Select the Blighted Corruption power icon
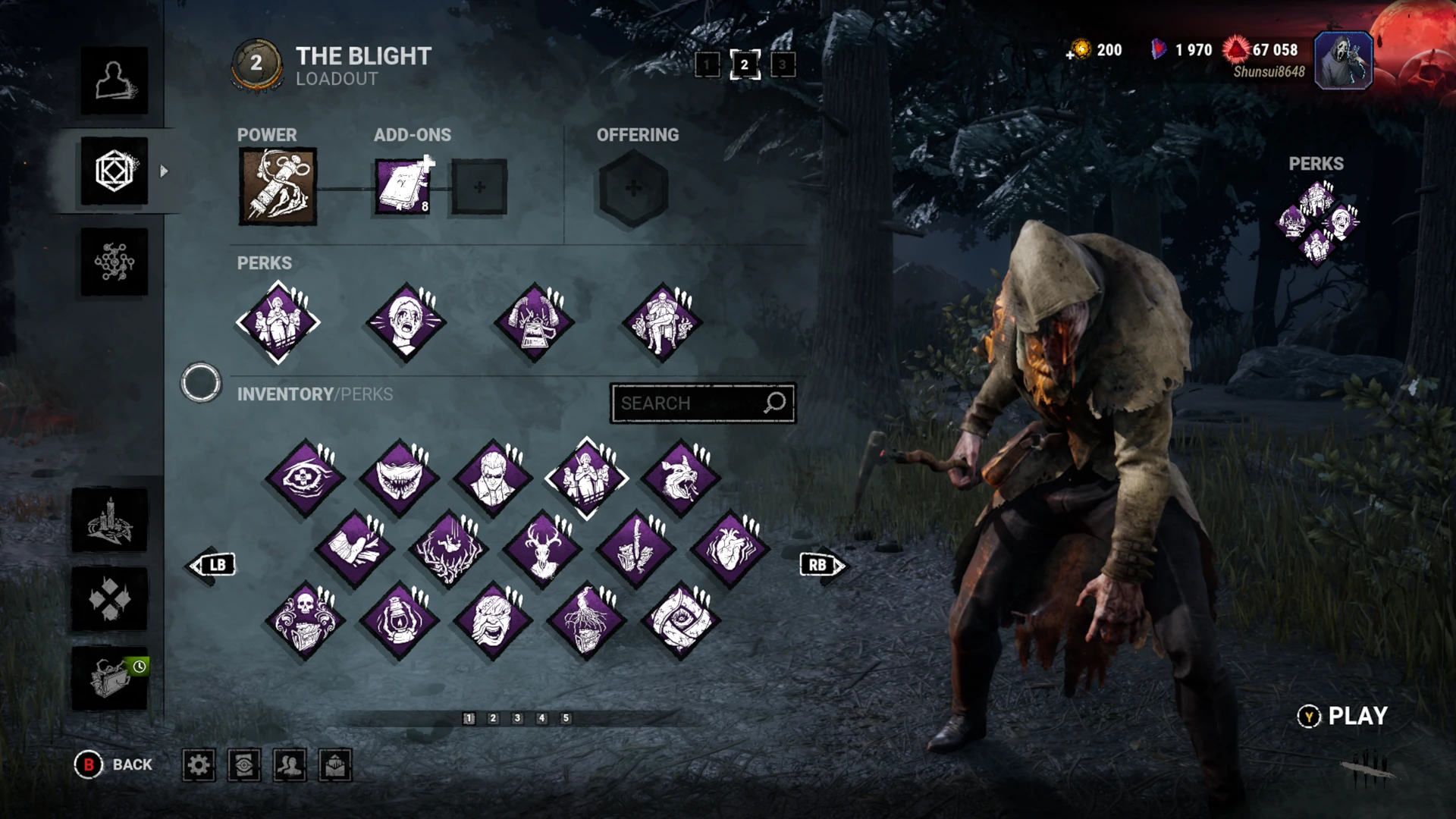Image resolution: width=1456 pixels, height=819 pixels. pyautogui.click(x=277, y=186)
